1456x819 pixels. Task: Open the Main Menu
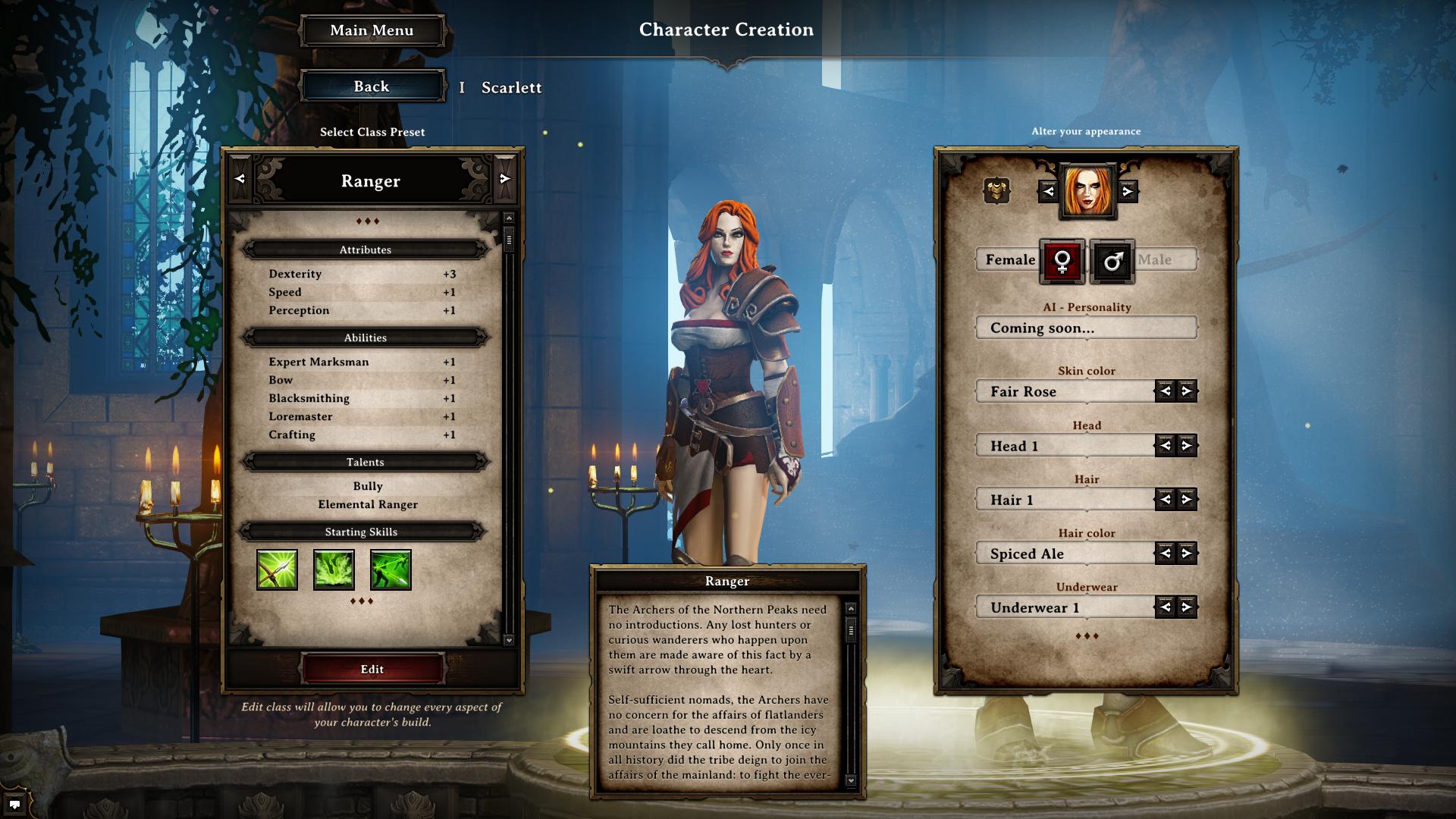(x=372, y=31)
